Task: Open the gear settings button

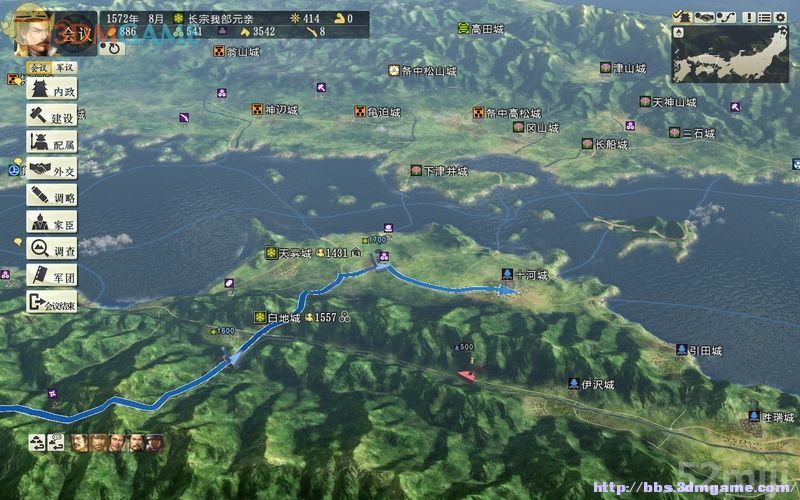Action: (781, 16)
